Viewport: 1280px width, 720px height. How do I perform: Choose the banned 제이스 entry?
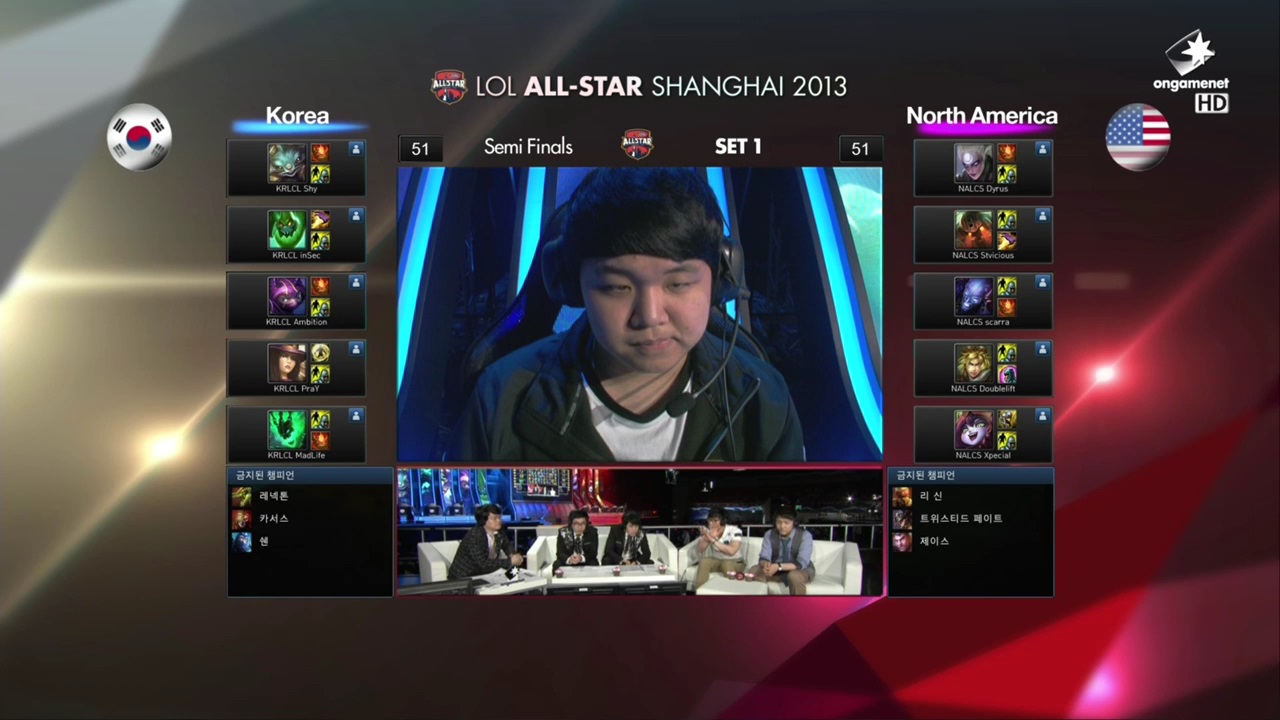click(x=934, y=541)
